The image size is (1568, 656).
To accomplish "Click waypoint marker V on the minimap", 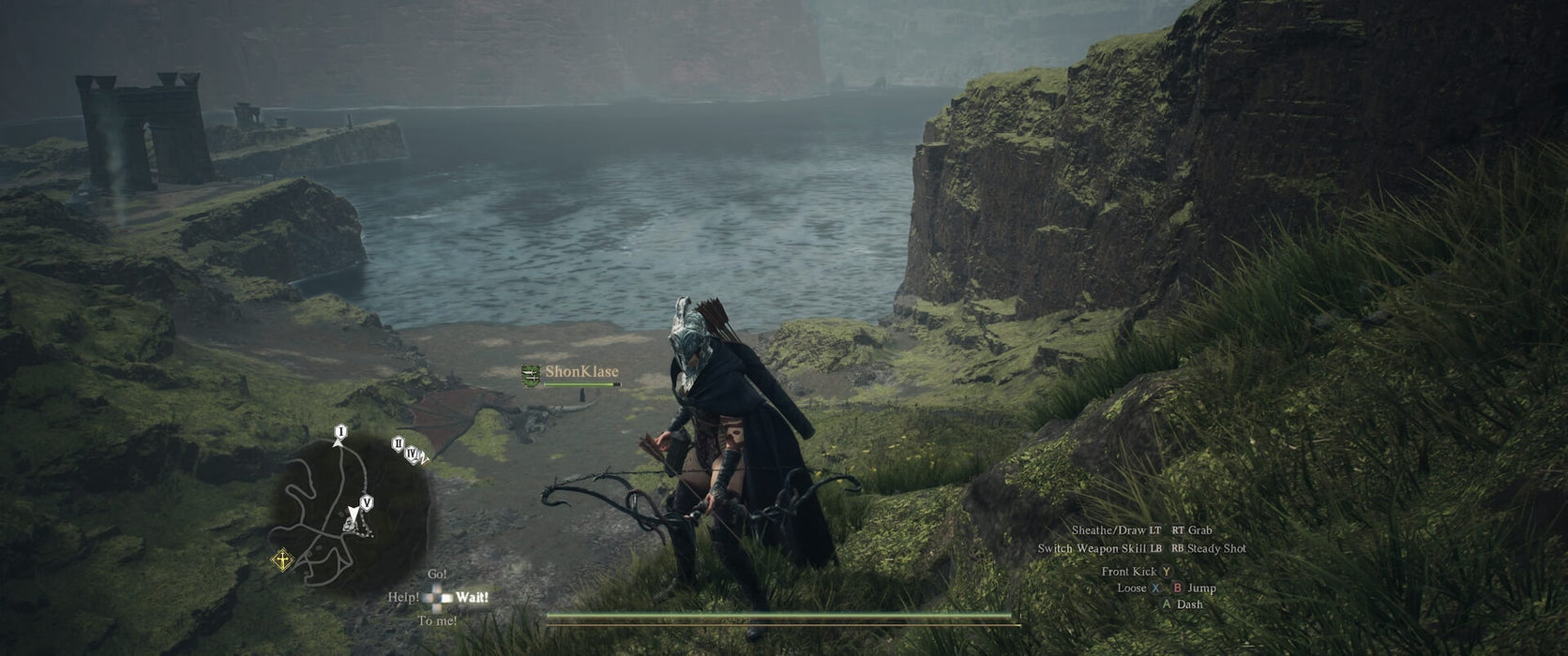I will coord(367,503).
